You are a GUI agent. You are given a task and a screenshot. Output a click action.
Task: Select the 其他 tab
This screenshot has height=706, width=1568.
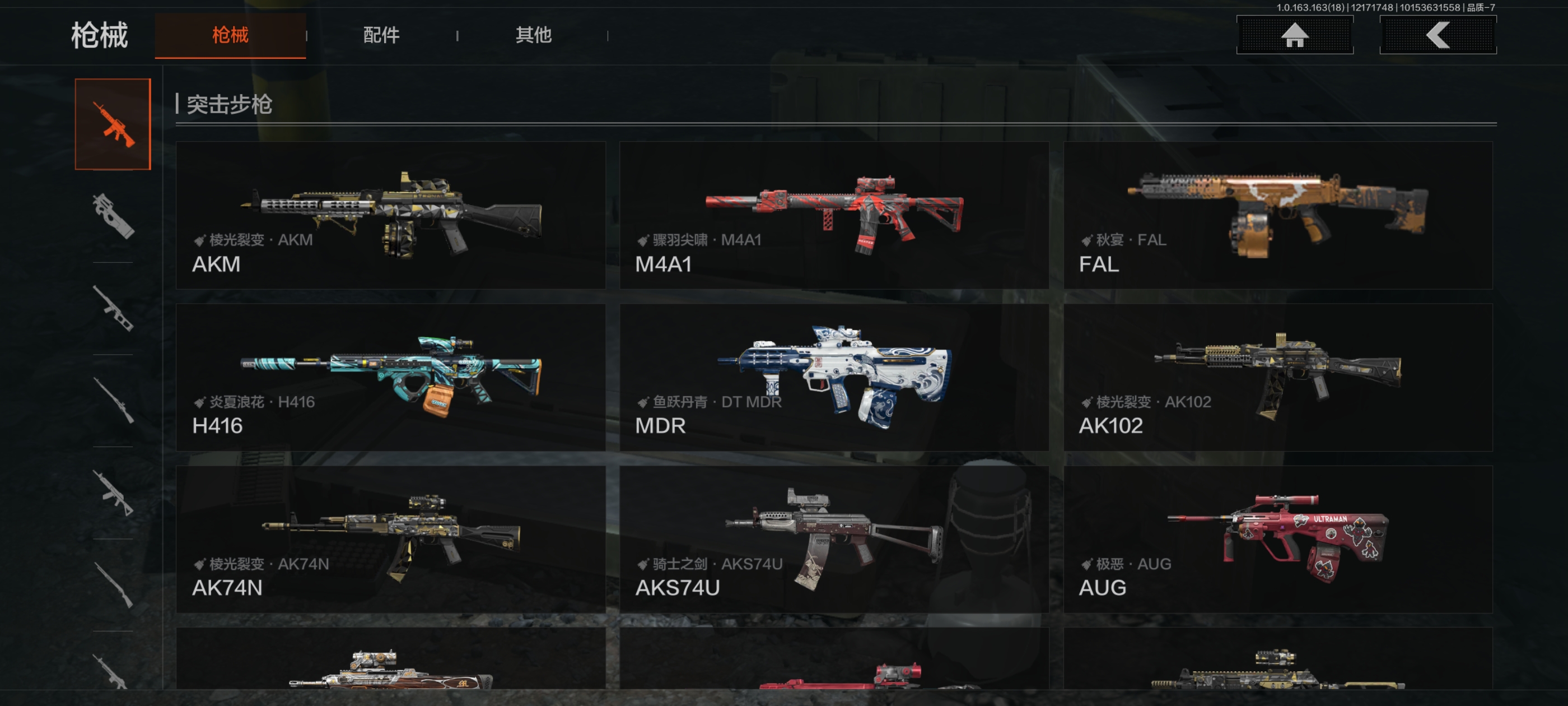[x=533, y=35]
